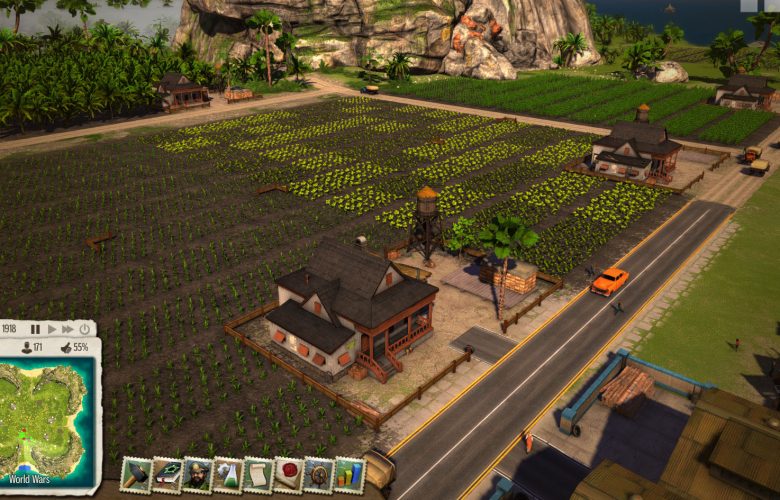Switch to fast-forward speed

coord(67,328)
